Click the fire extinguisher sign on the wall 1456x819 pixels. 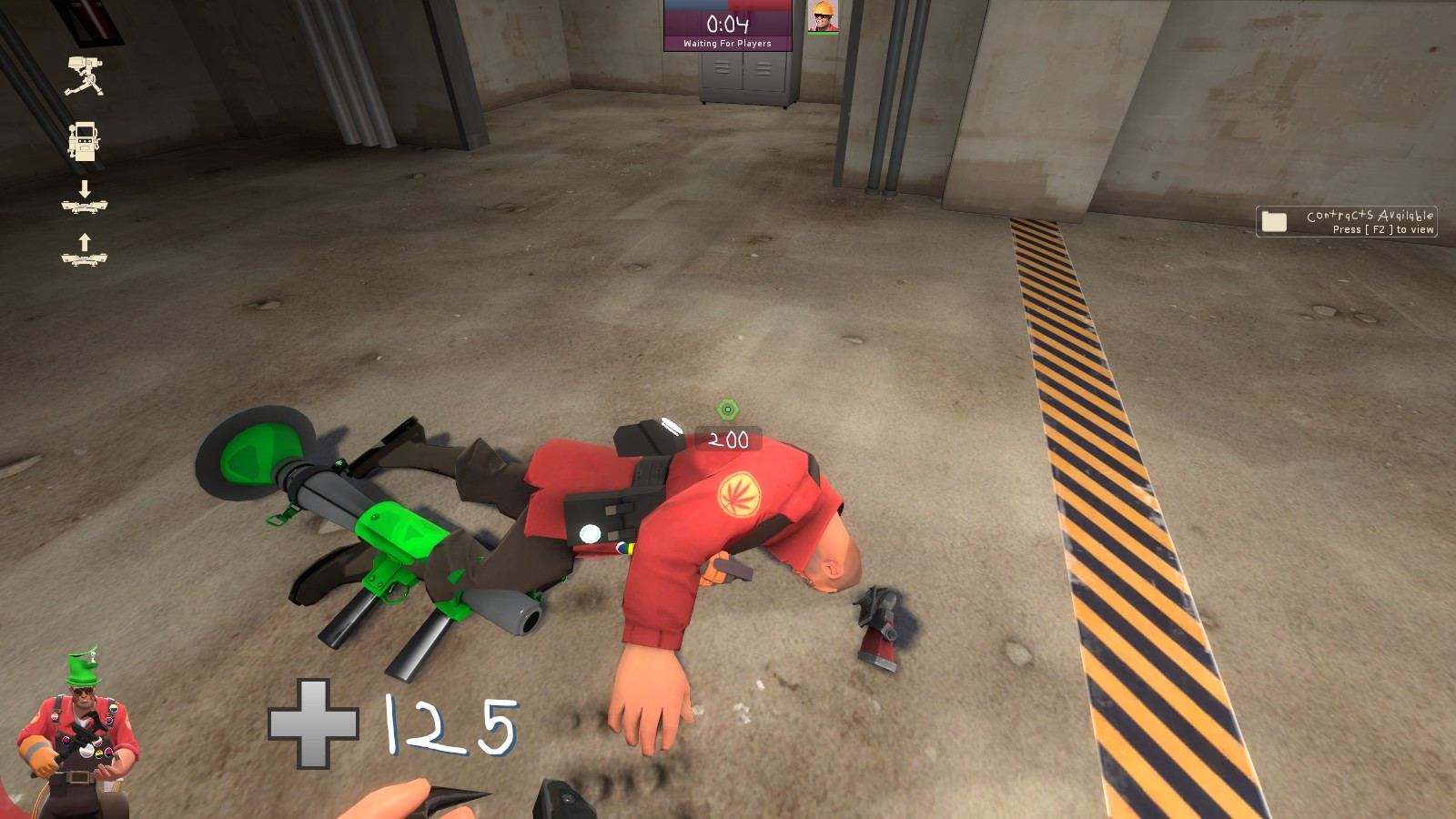click(90, 20)
